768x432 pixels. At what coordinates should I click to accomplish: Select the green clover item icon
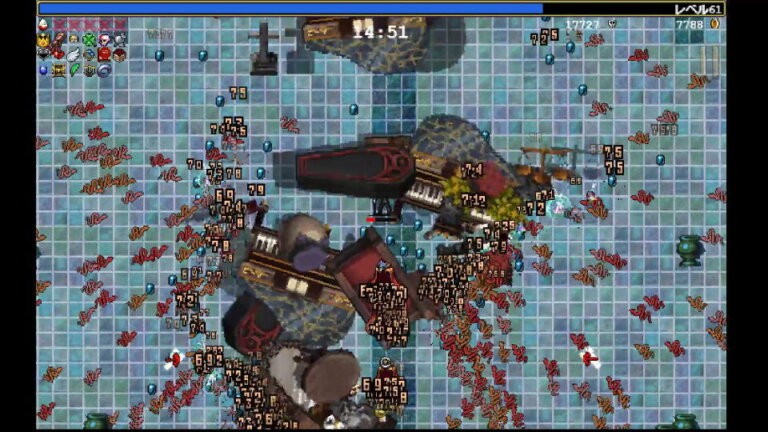coord(89,40)
